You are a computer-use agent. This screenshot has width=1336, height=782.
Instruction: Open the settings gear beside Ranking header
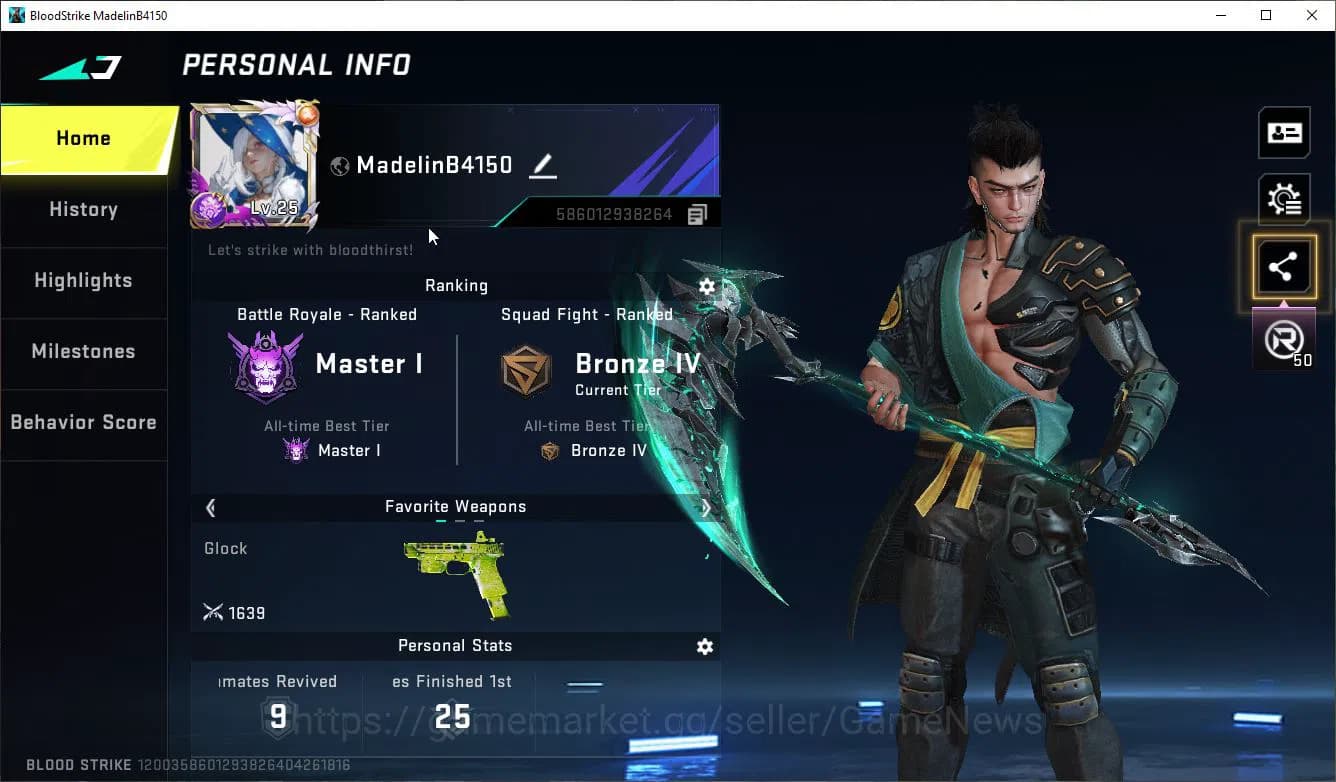(707, 286)
